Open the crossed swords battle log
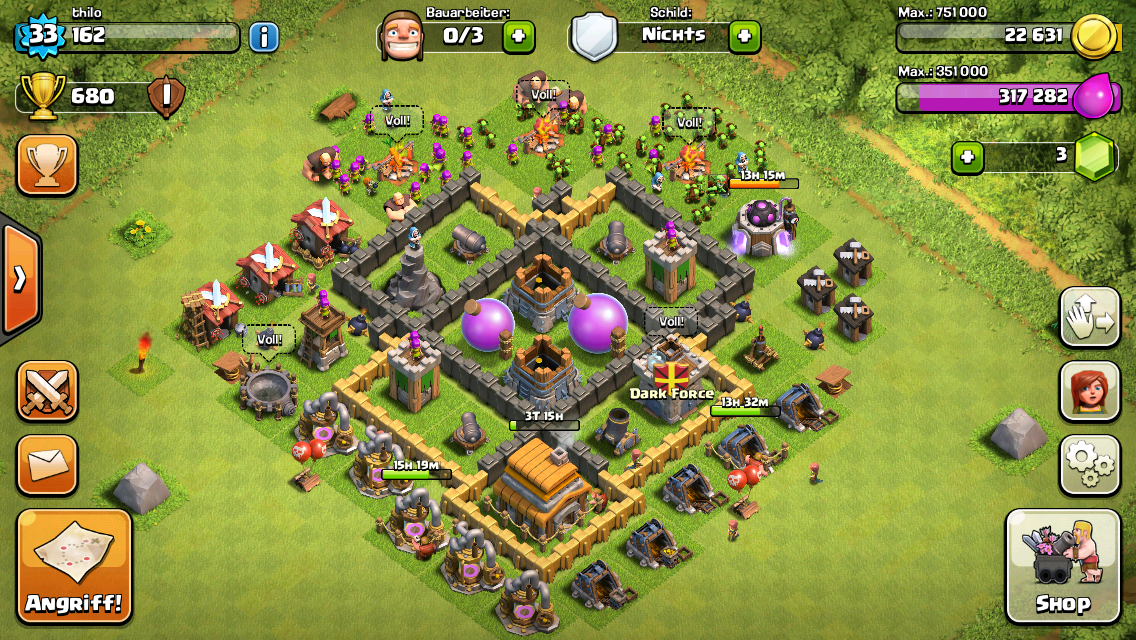 pos(47,391)
